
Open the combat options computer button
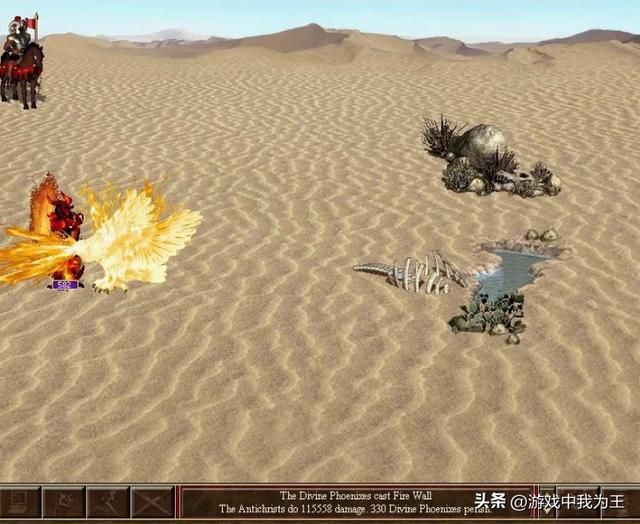coord(20,503)
